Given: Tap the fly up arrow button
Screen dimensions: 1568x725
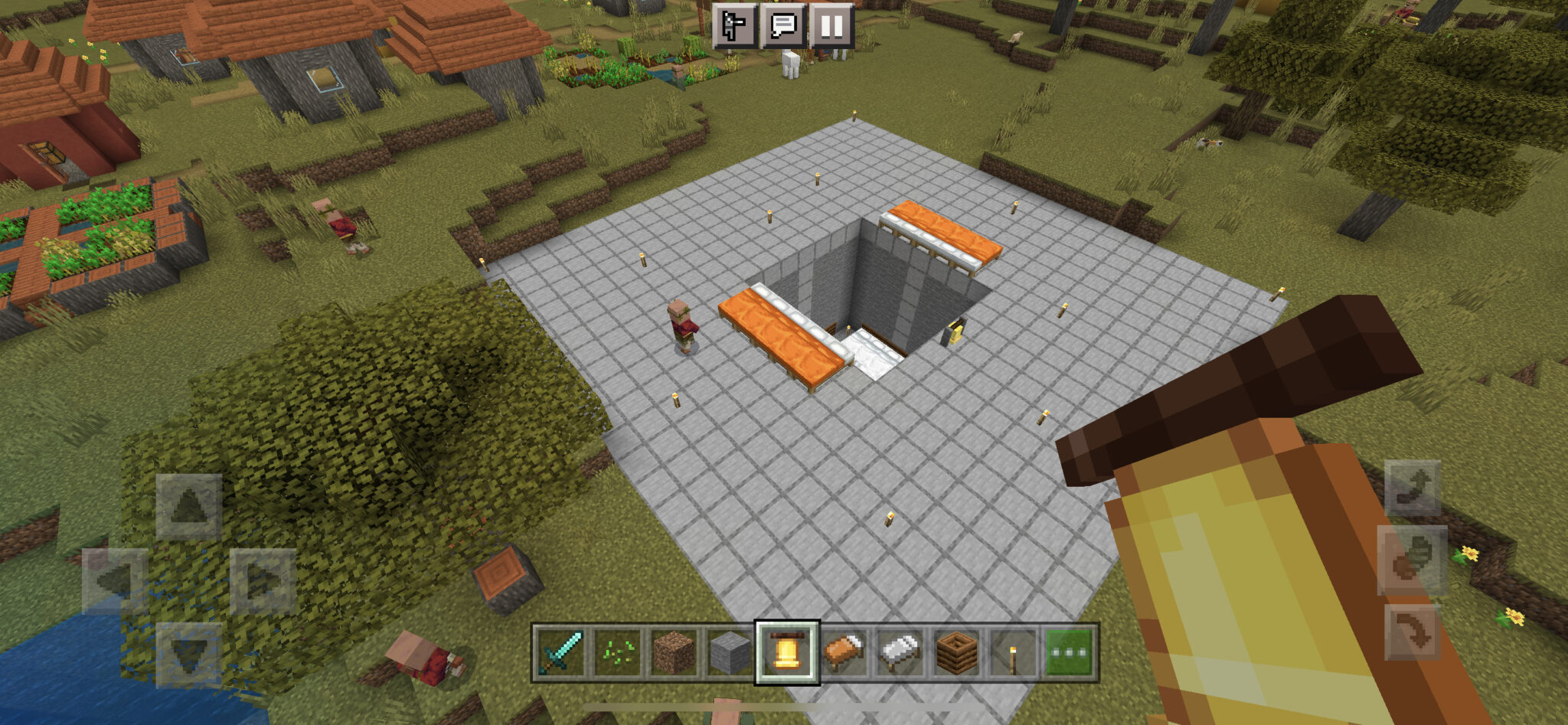Looking at the screenshot, I should coord(1413,488).
